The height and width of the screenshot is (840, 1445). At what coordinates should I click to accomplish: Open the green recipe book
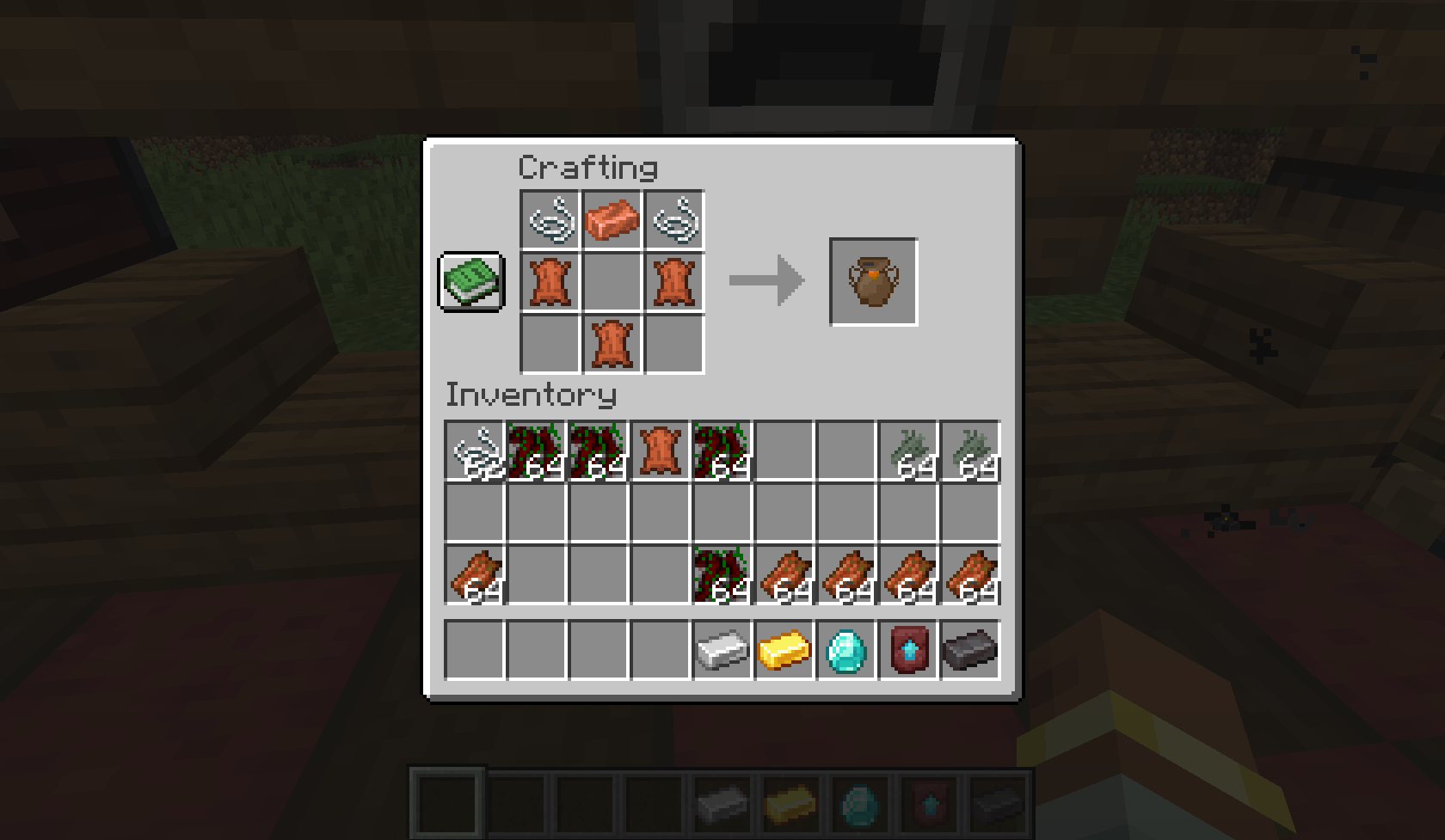coord(471,281)
